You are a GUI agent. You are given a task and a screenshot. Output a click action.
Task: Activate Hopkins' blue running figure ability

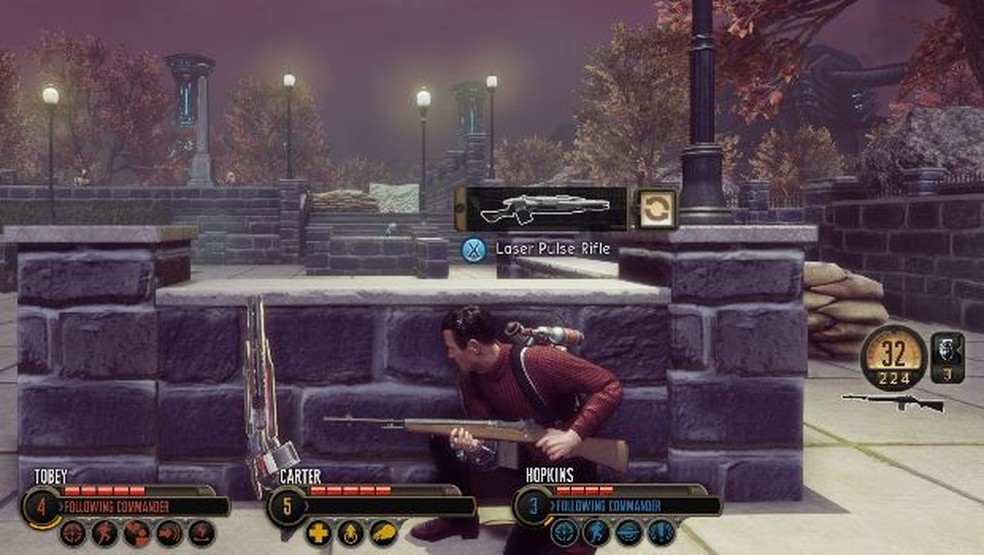[x=597, y=533]
